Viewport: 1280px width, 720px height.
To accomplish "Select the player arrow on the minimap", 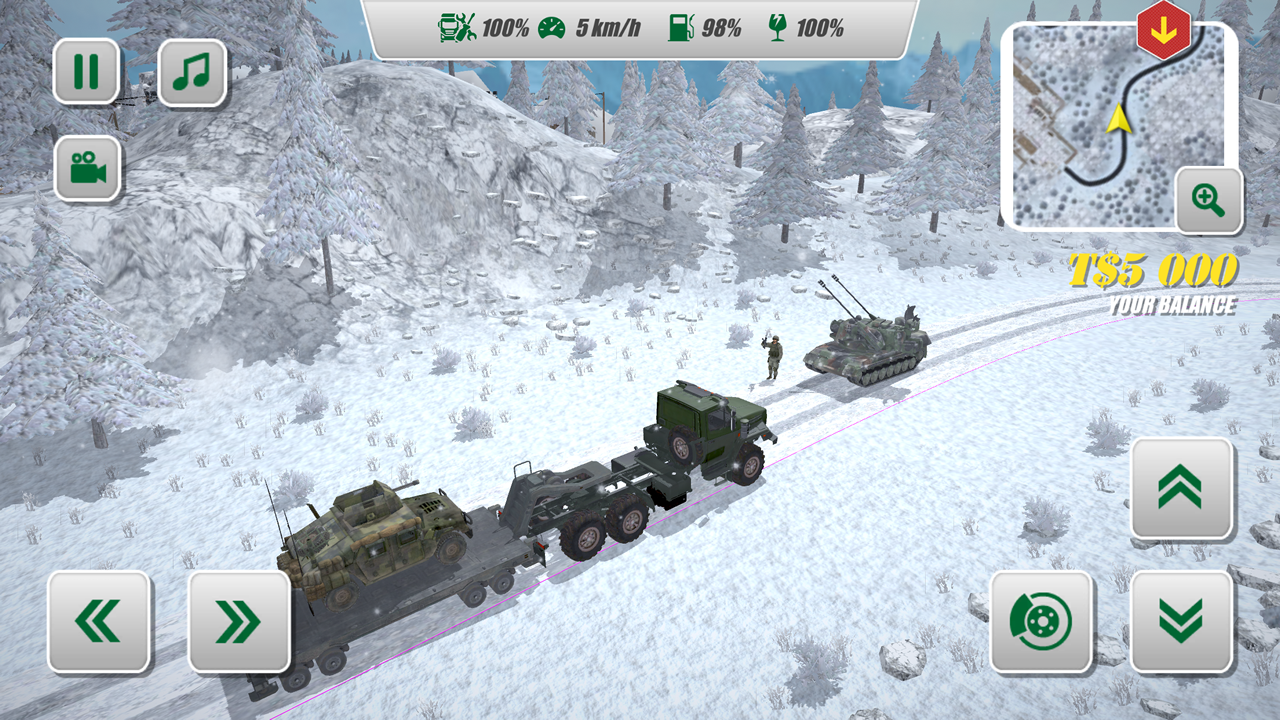I will pos(1119,120).
